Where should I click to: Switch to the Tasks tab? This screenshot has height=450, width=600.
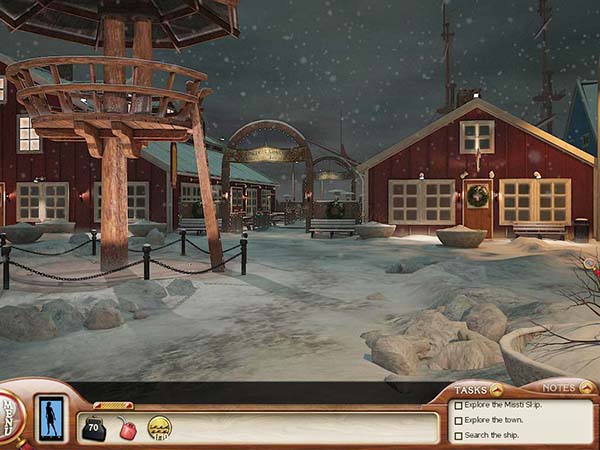(476, 390)
